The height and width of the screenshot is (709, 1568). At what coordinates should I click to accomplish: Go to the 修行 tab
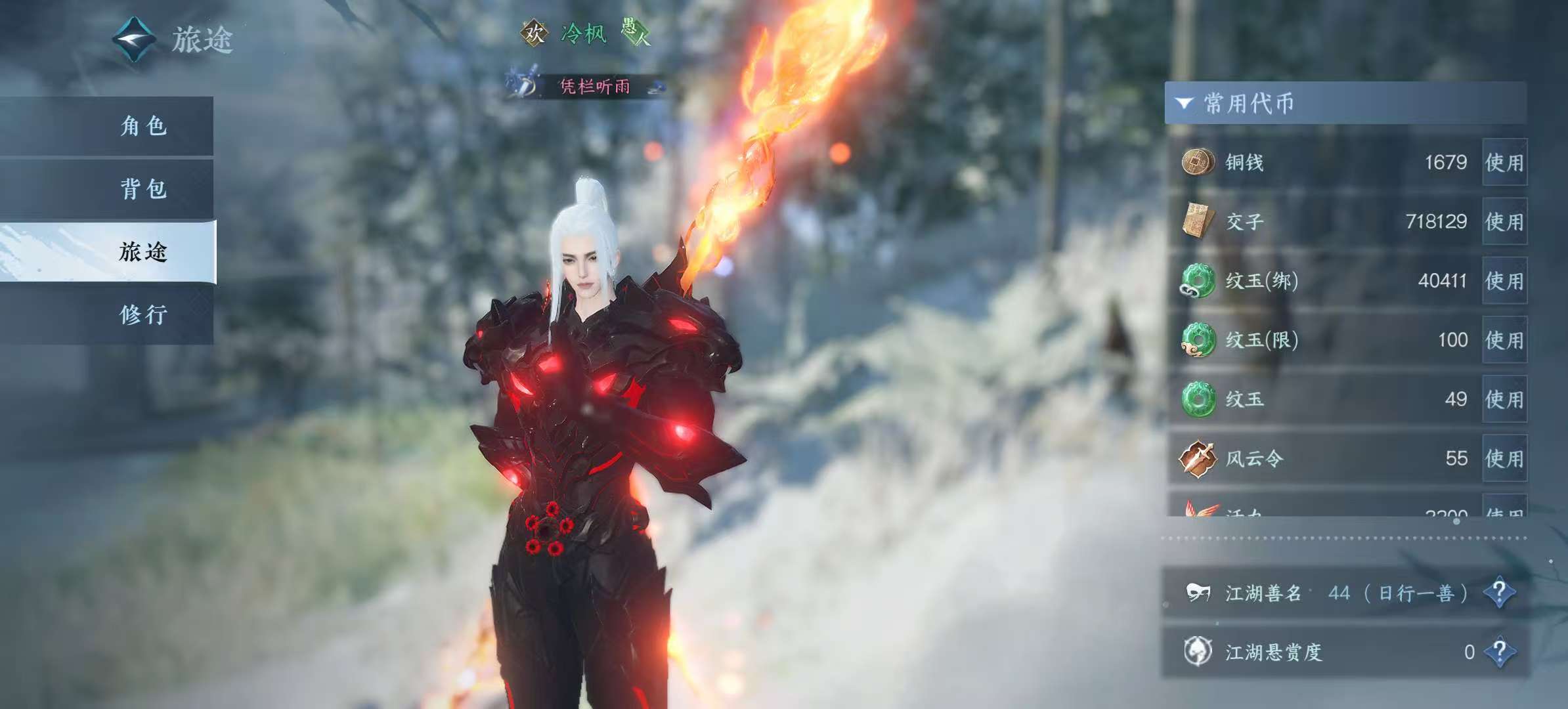(143, 315)
